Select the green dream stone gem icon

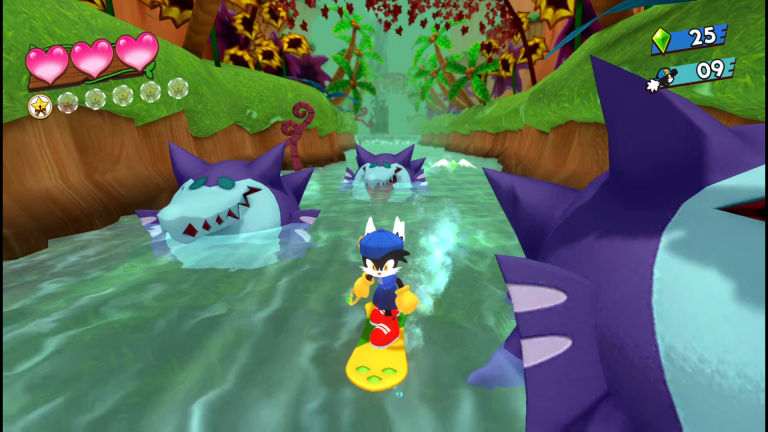[661, 41]
